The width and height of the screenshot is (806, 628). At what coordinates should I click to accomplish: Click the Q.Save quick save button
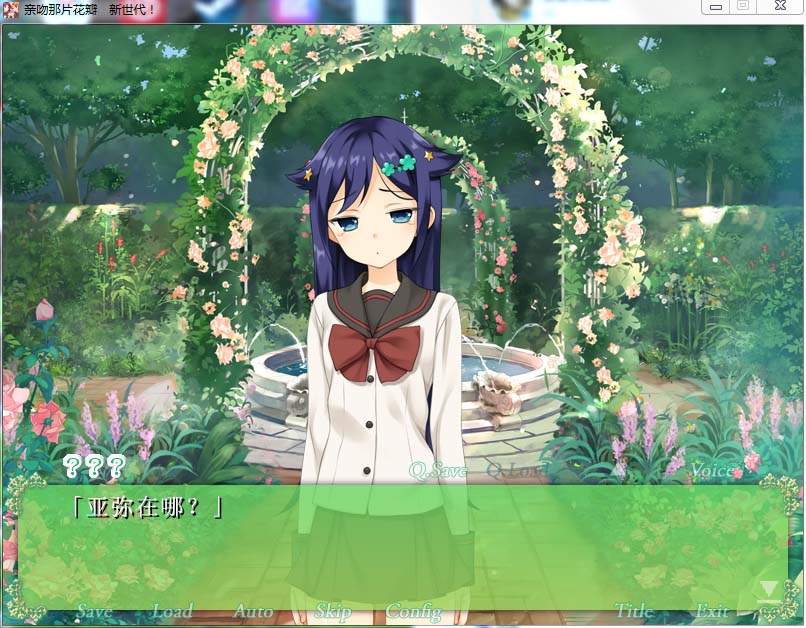click(438, 470)
